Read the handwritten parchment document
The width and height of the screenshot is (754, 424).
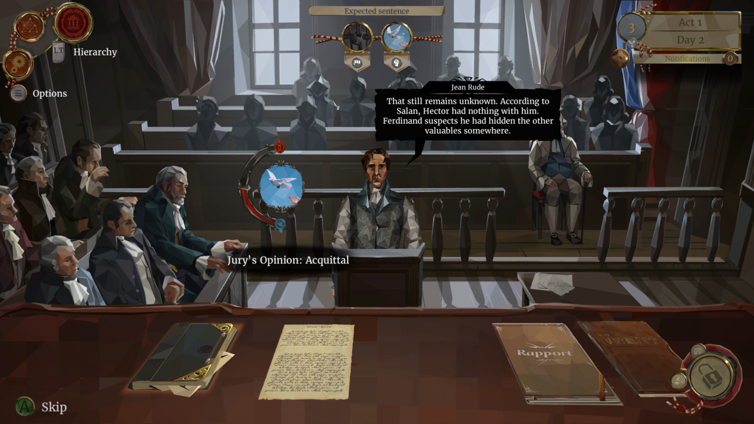click(307, 360)
